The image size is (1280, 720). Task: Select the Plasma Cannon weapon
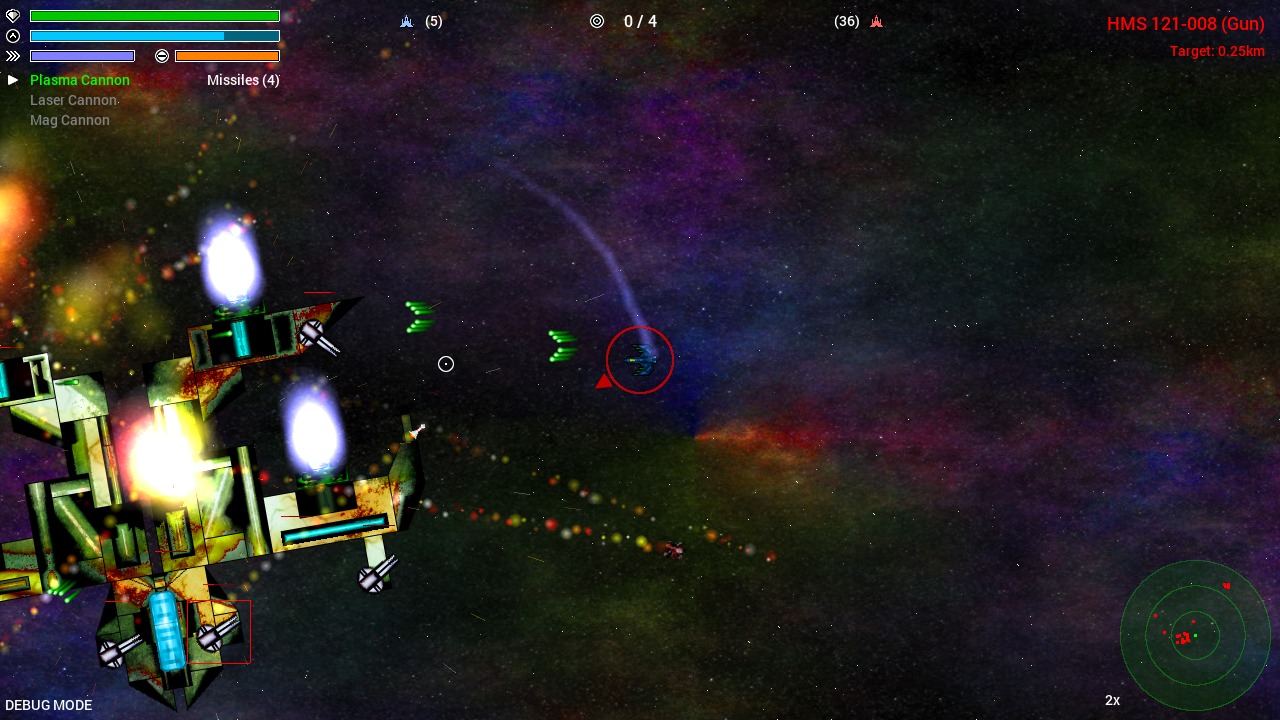click(x=80, y=80)
